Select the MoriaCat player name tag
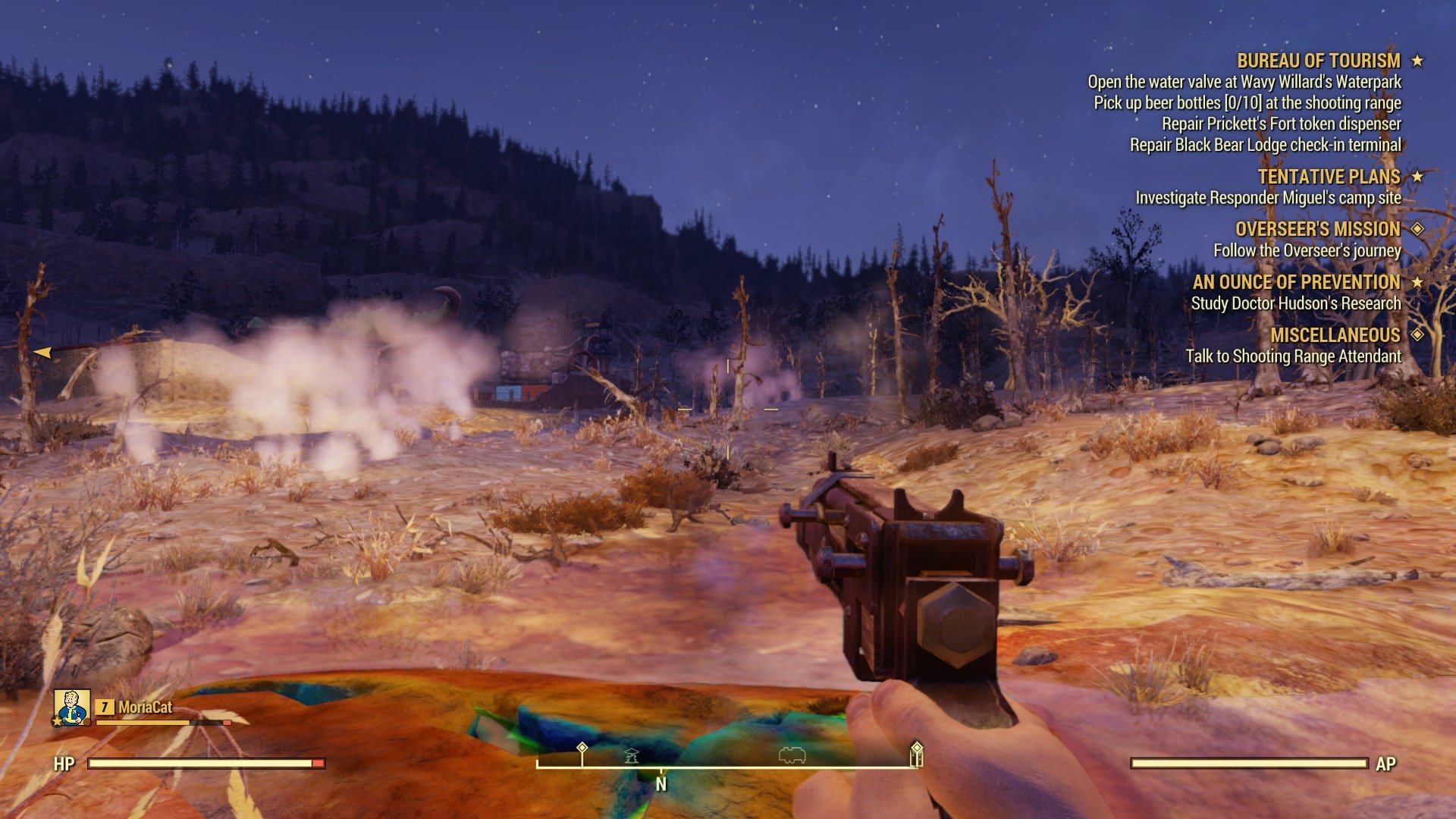This screenshot has width=1456, height=819. pyautogui.click(x=145, y=708)
